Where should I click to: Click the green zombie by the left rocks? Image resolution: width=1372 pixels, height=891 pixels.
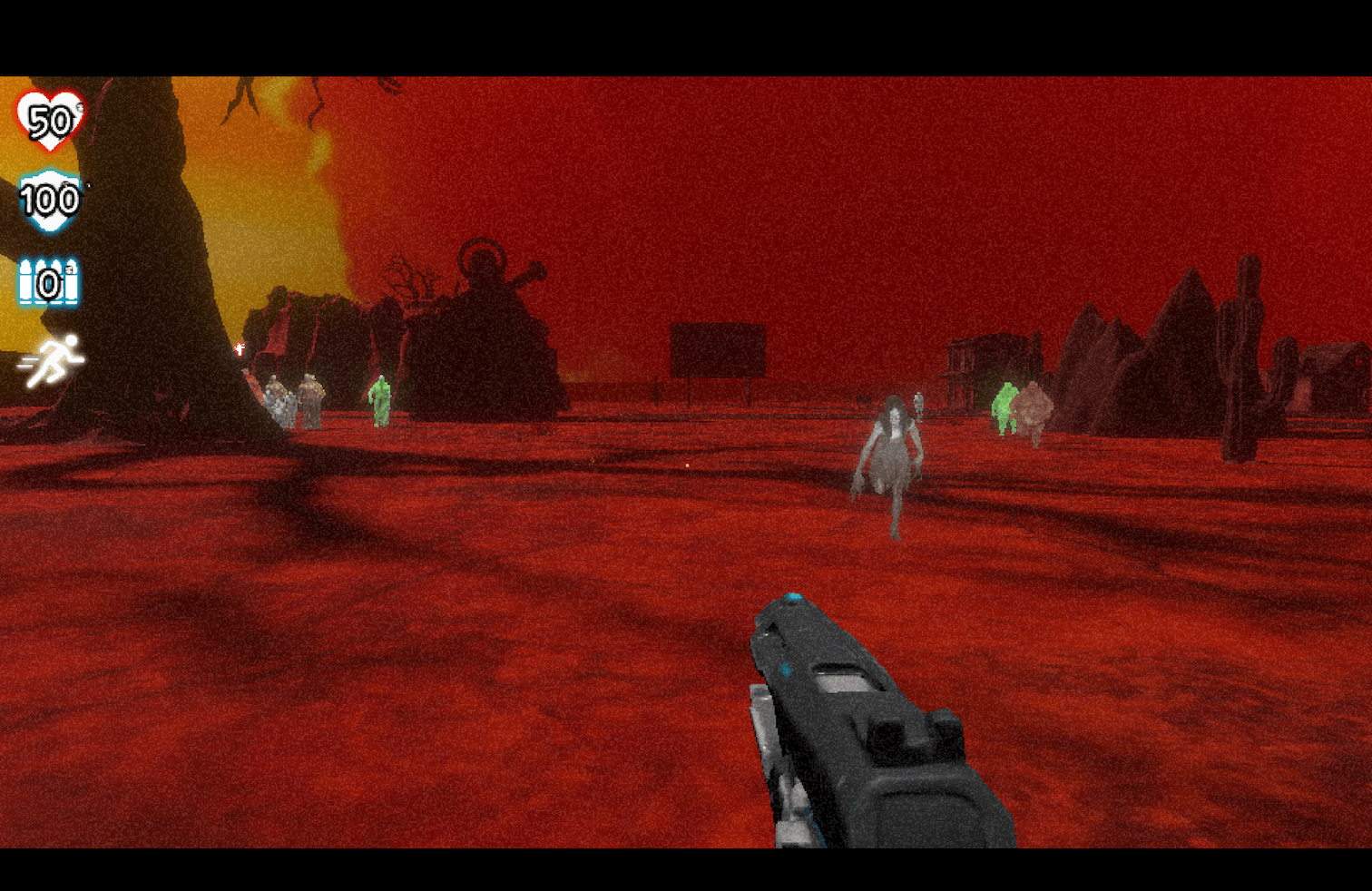click(378, 399)
